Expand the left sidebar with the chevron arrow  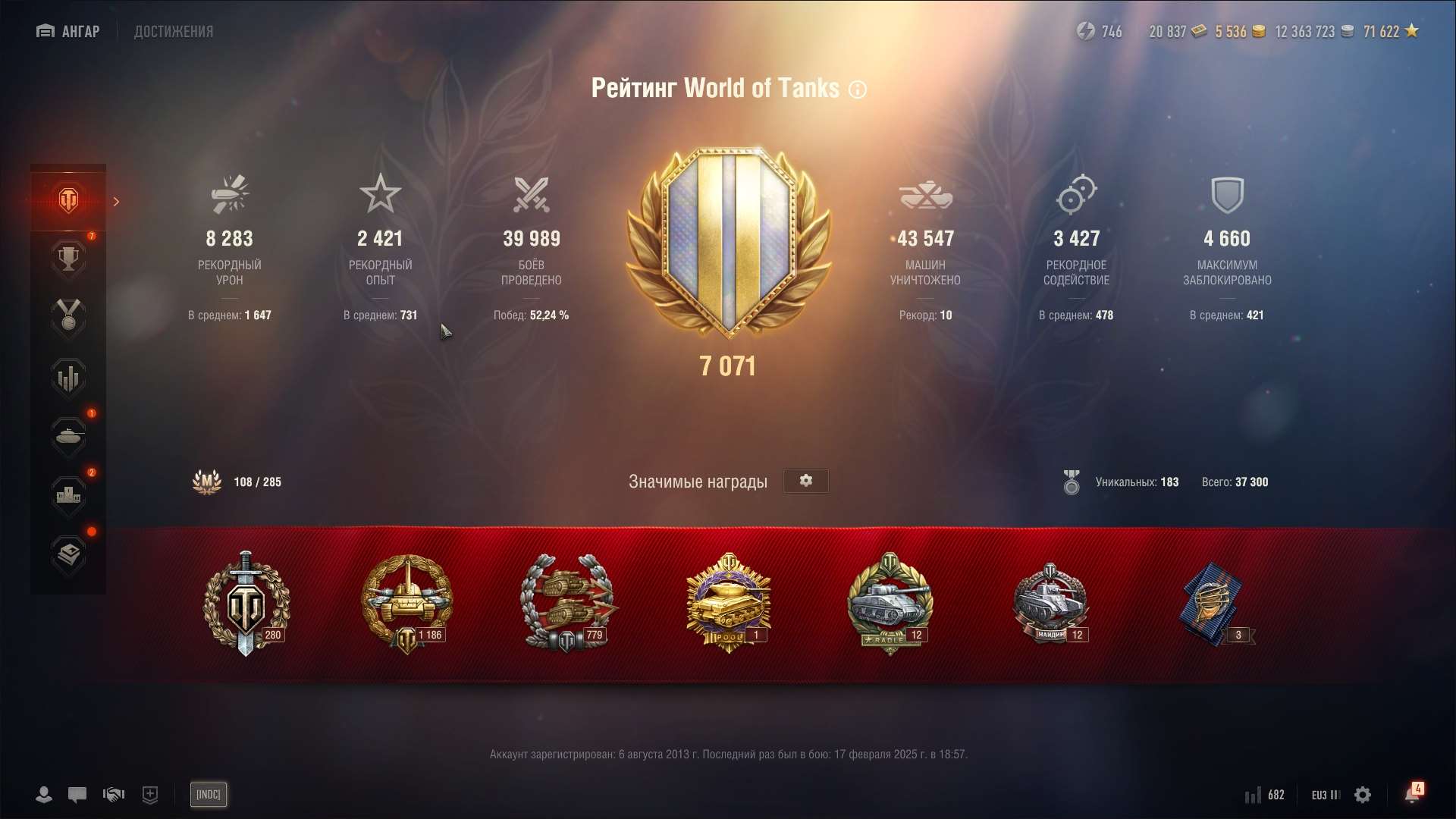click(116, 202)
